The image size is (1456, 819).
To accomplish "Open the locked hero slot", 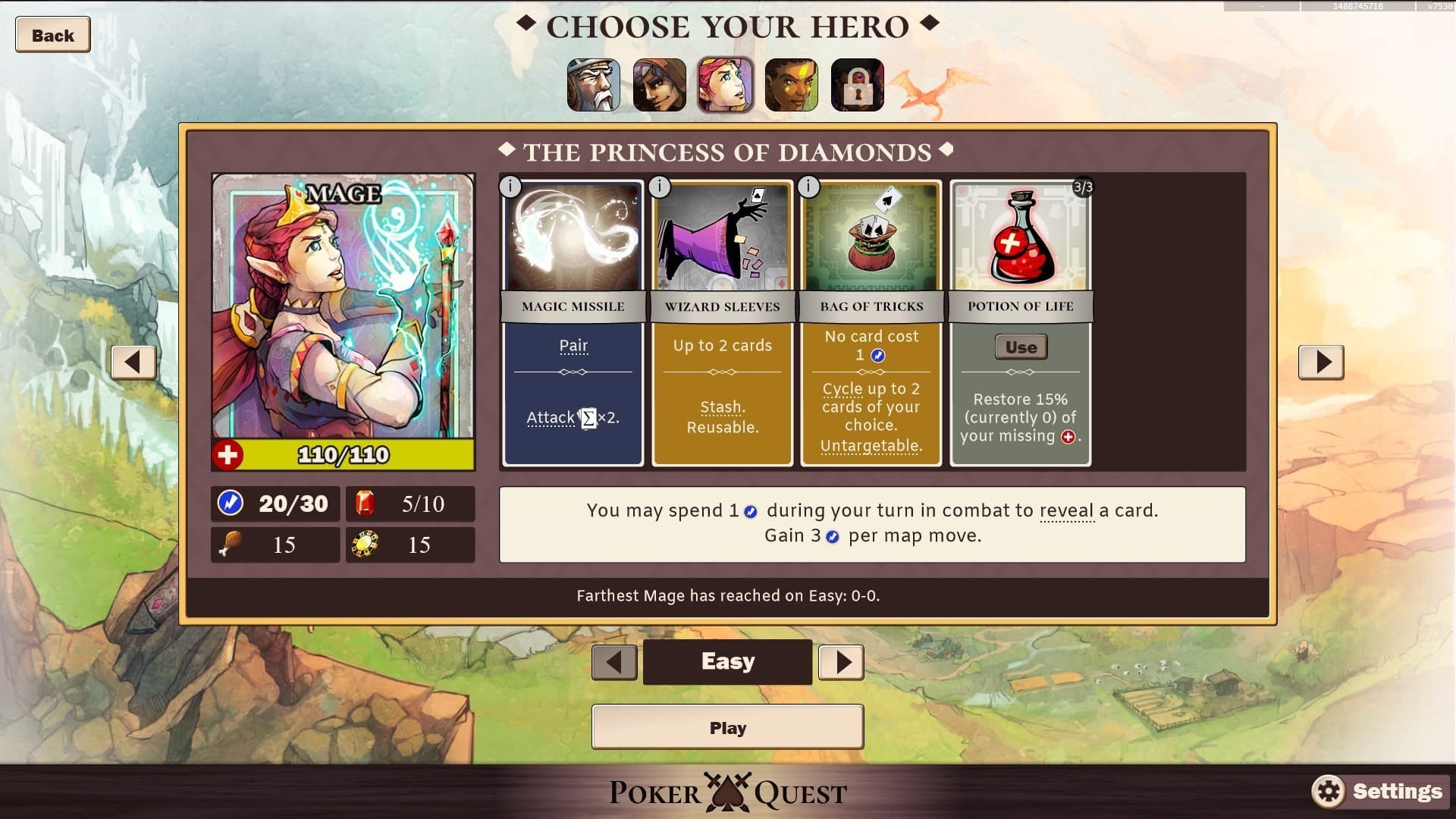I will (x=857, y=85).
